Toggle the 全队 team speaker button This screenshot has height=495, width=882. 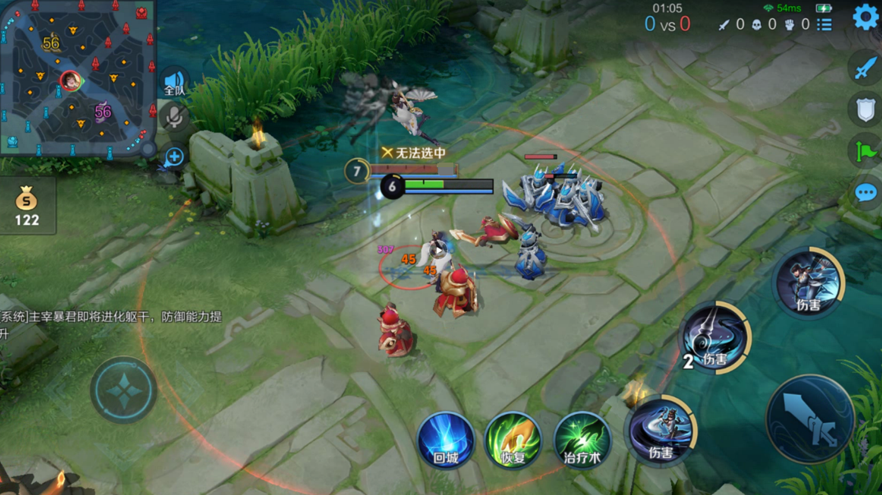click(174, 84)
